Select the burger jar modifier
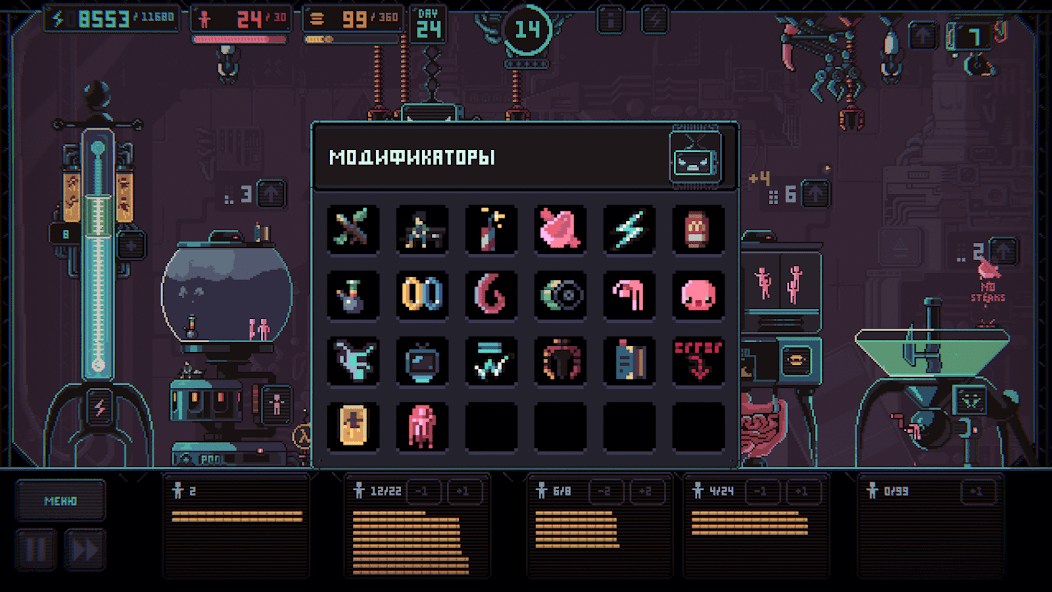Screen dimensions: 1052x592 [x=698, y=229]
